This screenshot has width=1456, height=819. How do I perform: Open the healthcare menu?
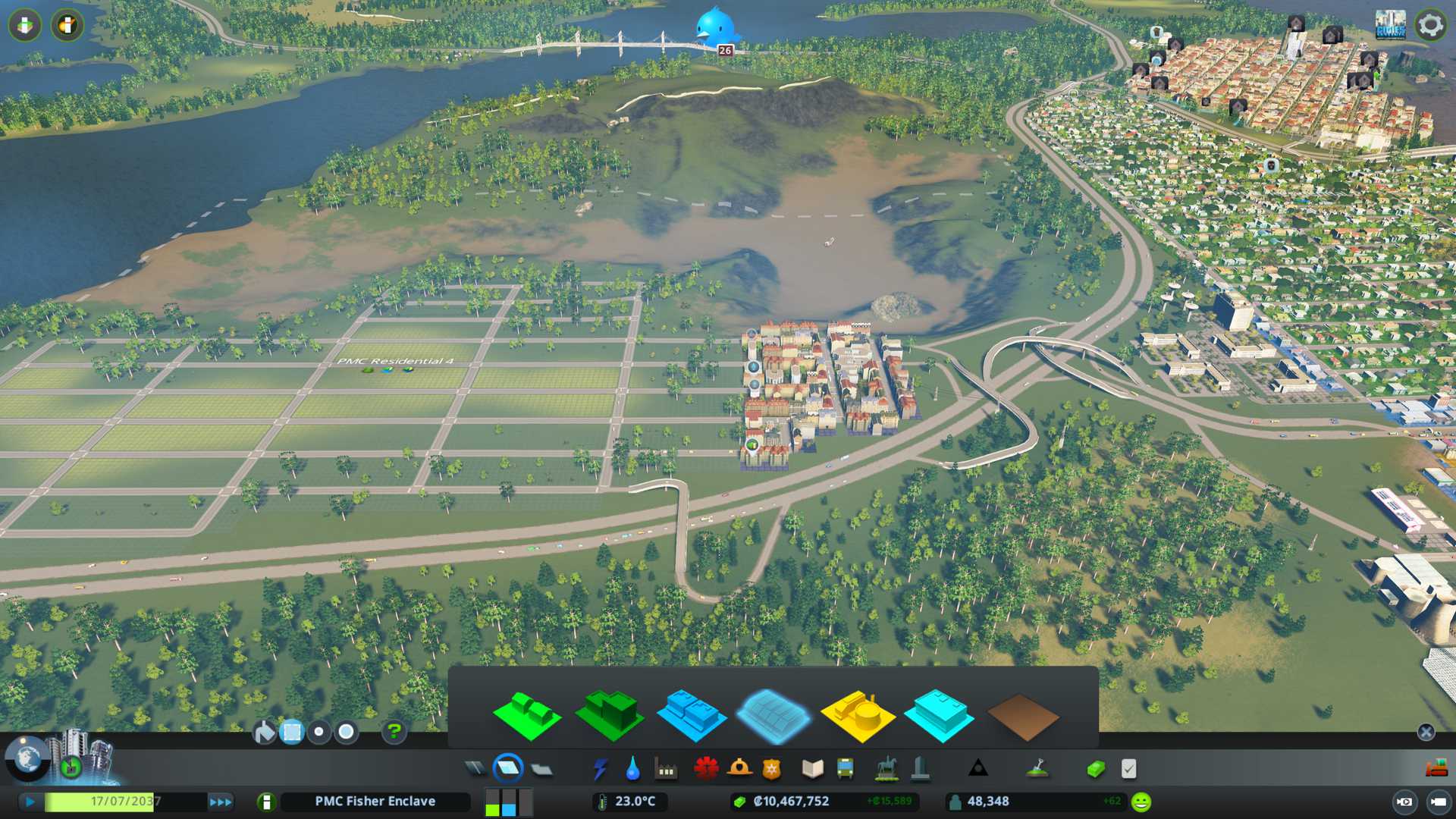tap(706, 769)
